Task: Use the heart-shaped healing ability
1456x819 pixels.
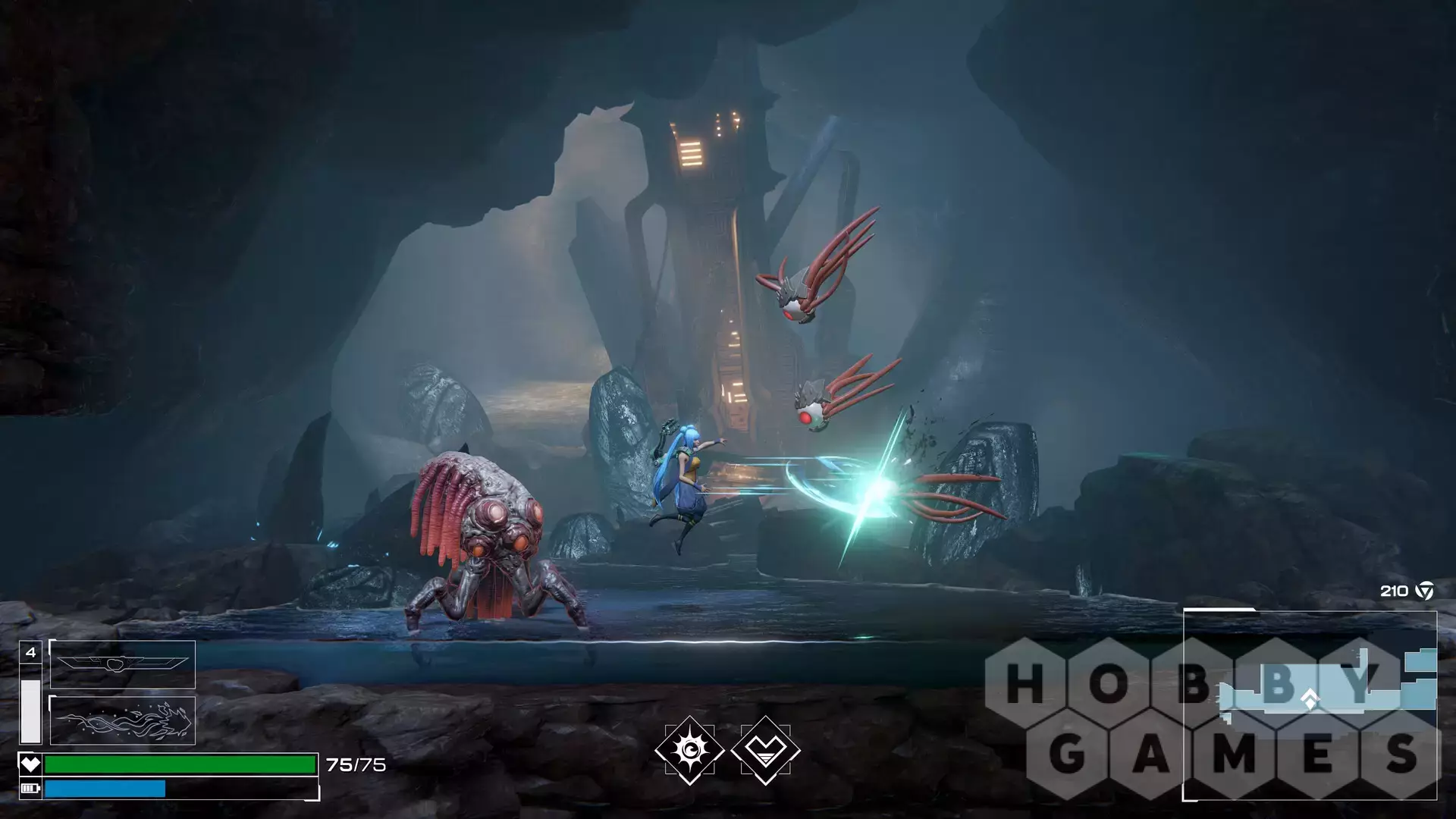Action: coord(765,750)
